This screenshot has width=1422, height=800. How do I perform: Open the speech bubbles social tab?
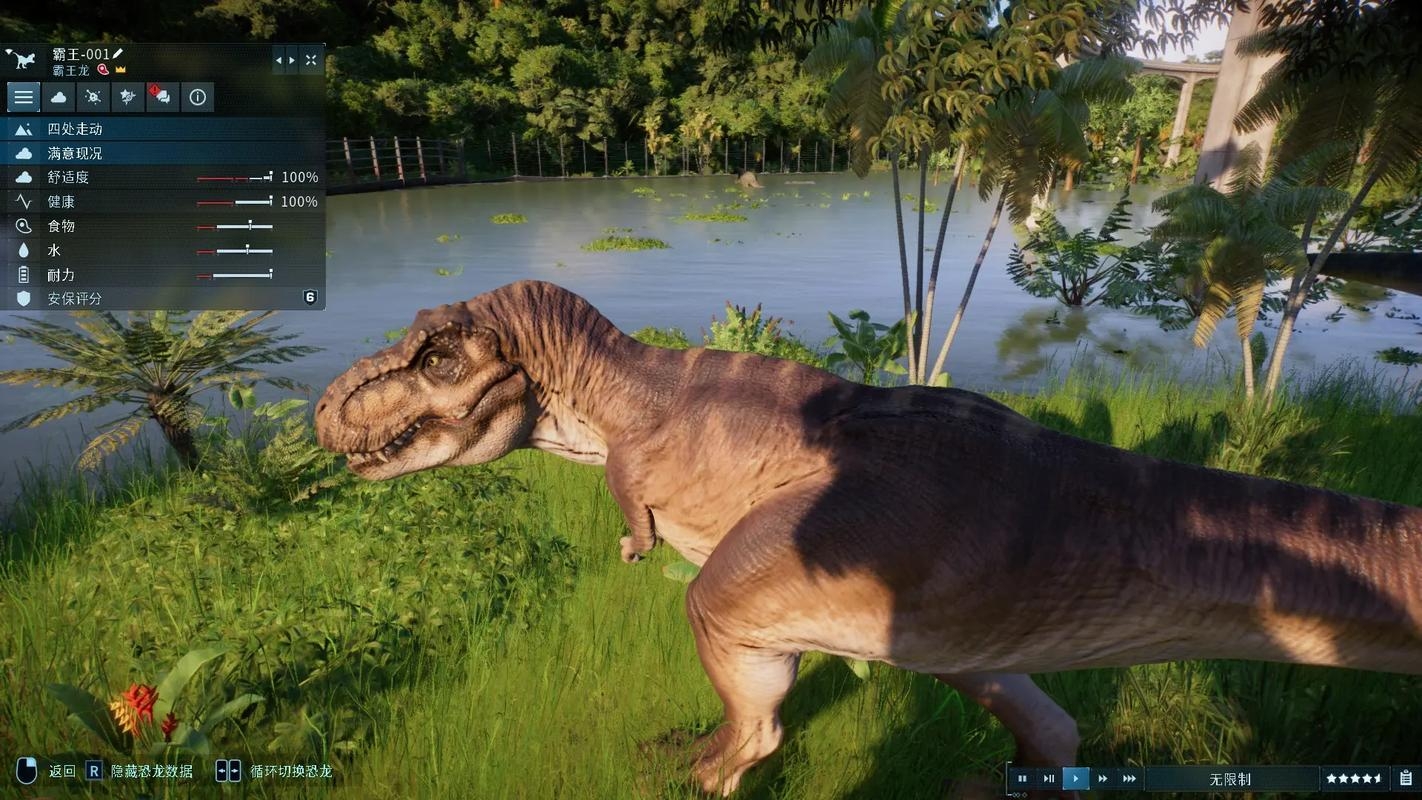click(x=162, y=97)
